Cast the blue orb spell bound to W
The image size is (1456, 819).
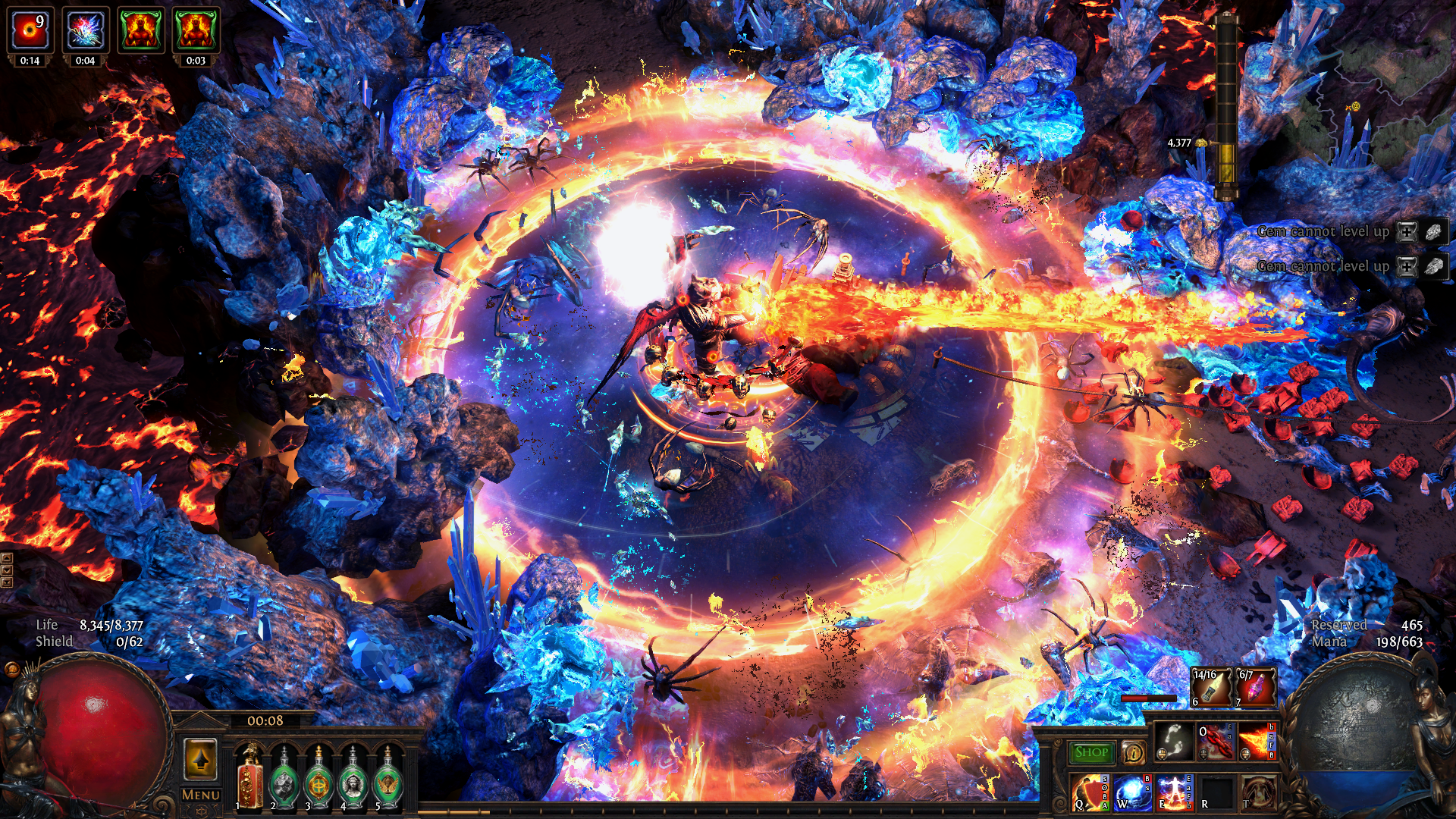1131,793
